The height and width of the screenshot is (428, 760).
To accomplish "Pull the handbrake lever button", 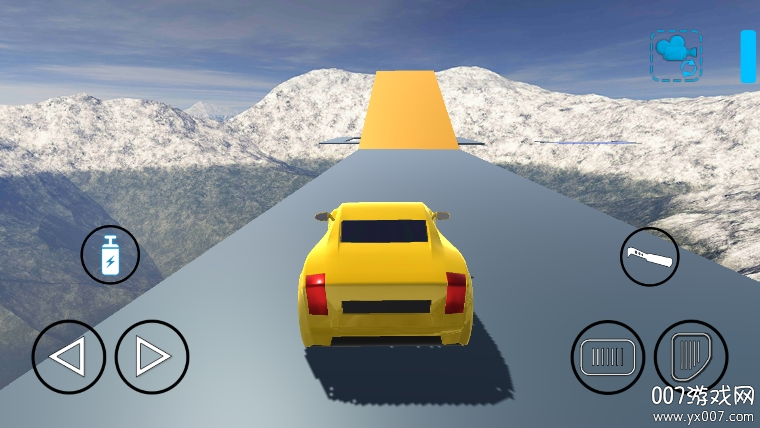I will 649,257.
